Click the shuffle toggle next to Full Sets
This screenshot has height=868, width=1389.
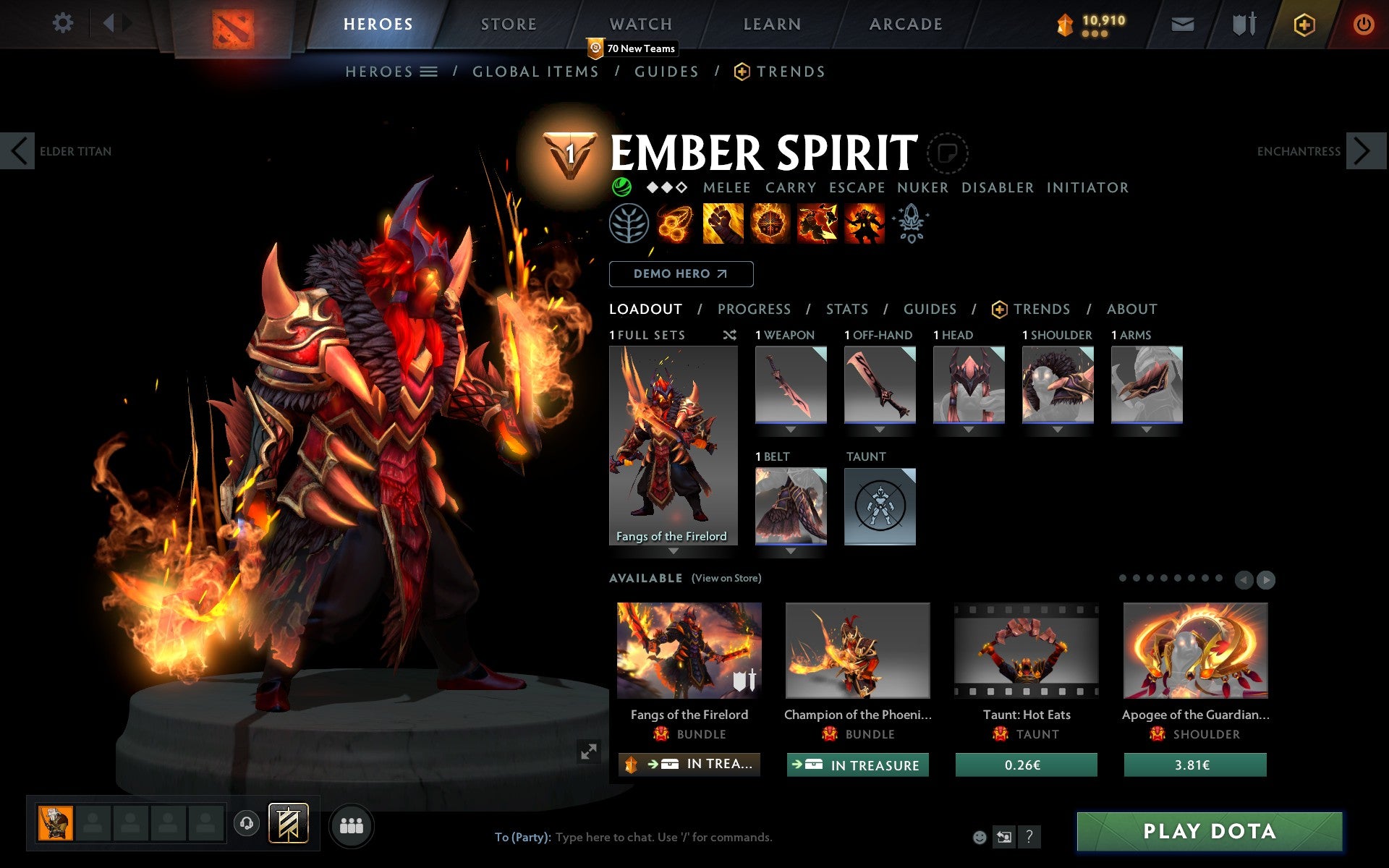point(729,335)
